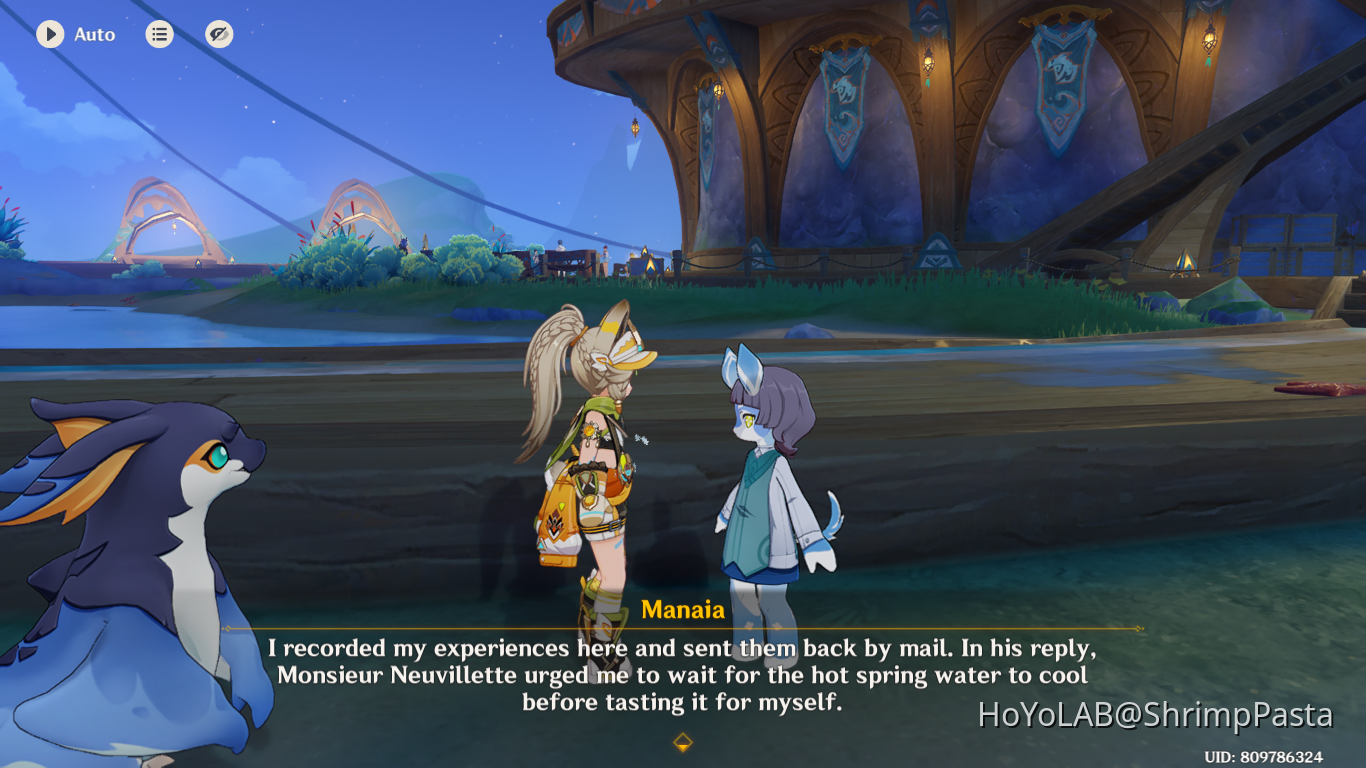Click the current dialogue text
This screenshot has height=768, width=1366.
pos(683,675)
